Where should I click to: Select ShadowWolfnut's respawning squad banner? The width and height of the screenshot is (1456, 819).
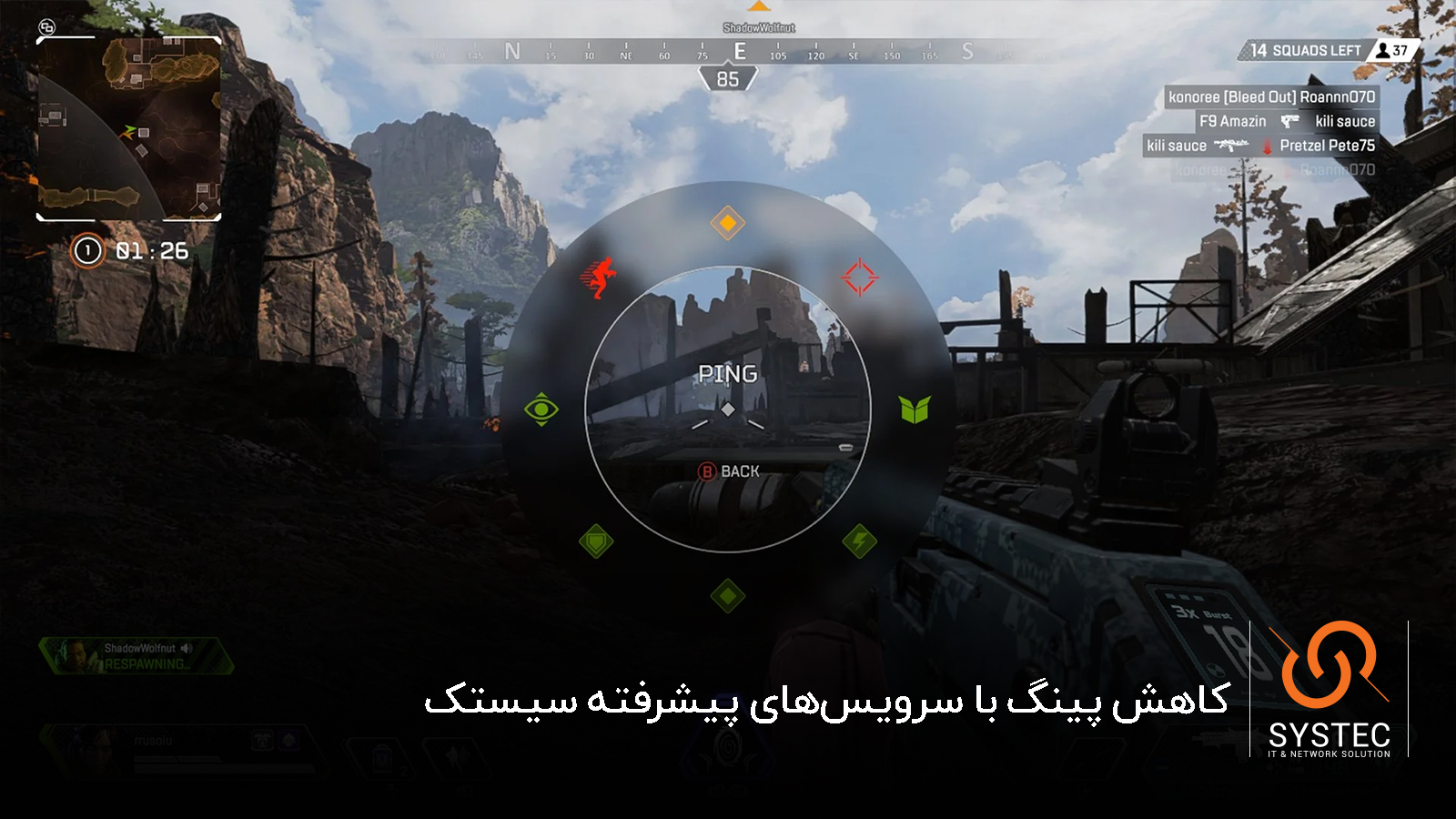136,656
